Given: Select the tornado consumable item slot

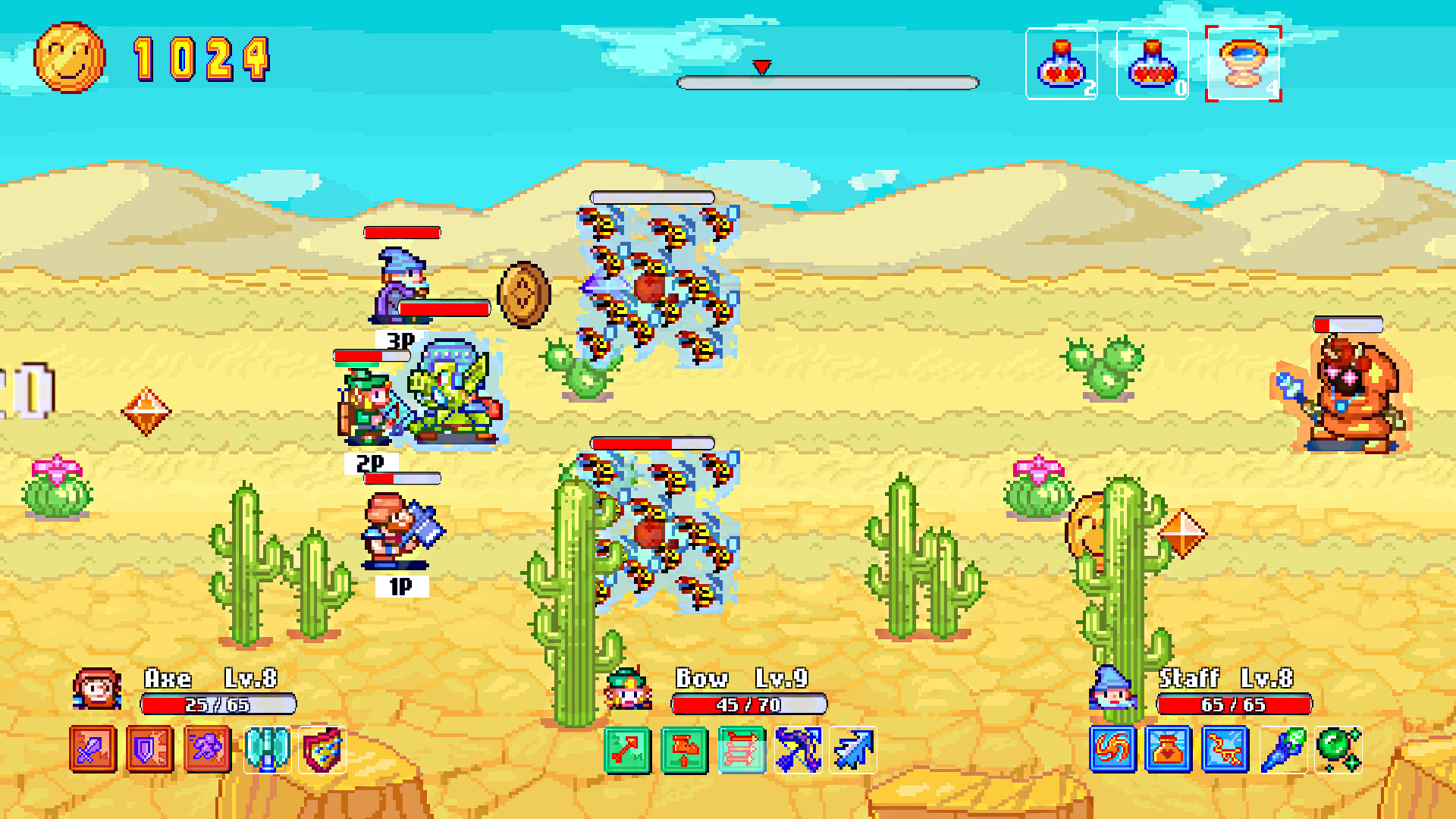Looking at the screenshot, I should click(x=1242, y=64).
